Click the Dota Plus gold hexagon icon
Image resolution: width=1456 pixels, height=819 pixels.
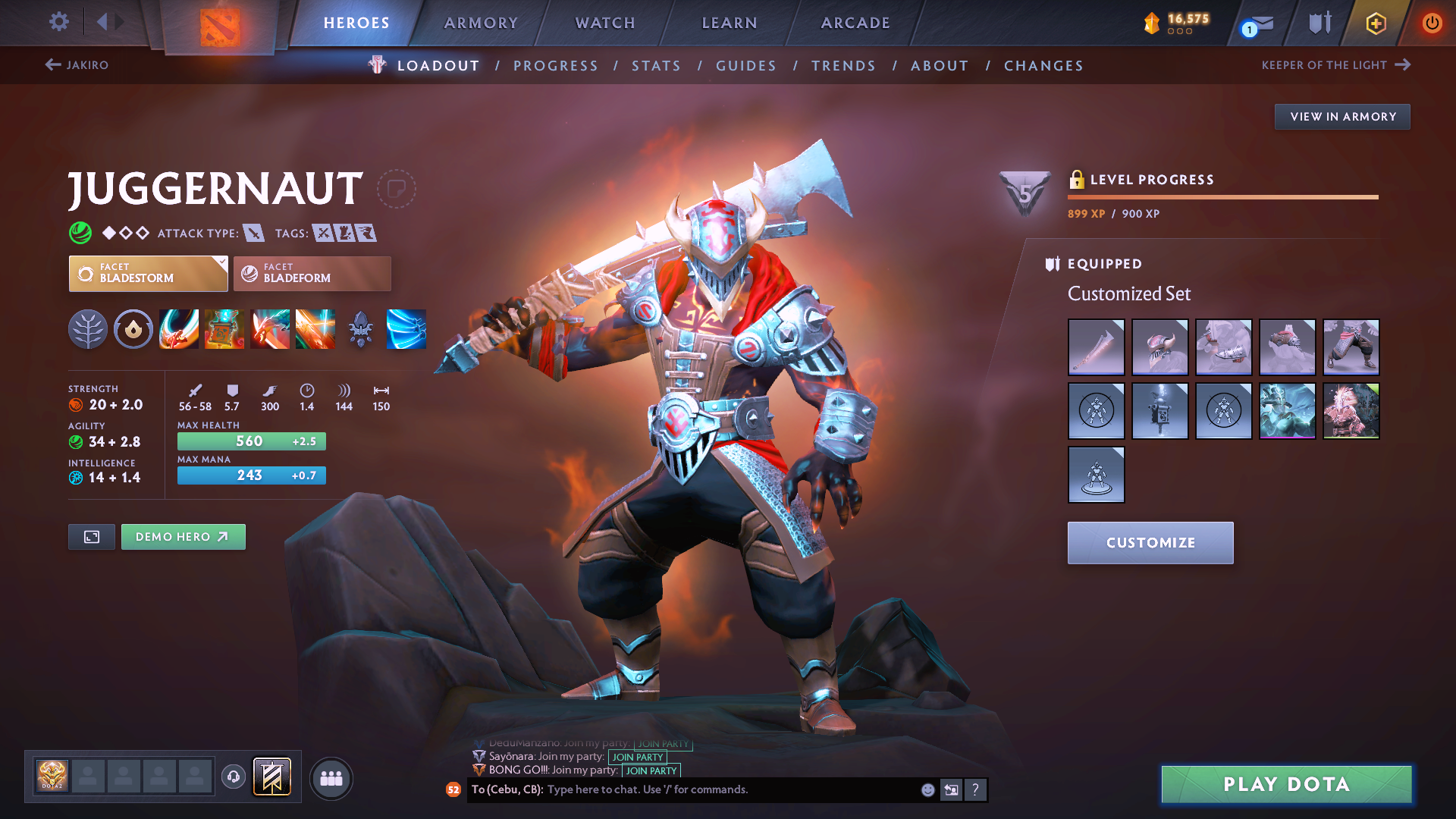pos(1375,23)
